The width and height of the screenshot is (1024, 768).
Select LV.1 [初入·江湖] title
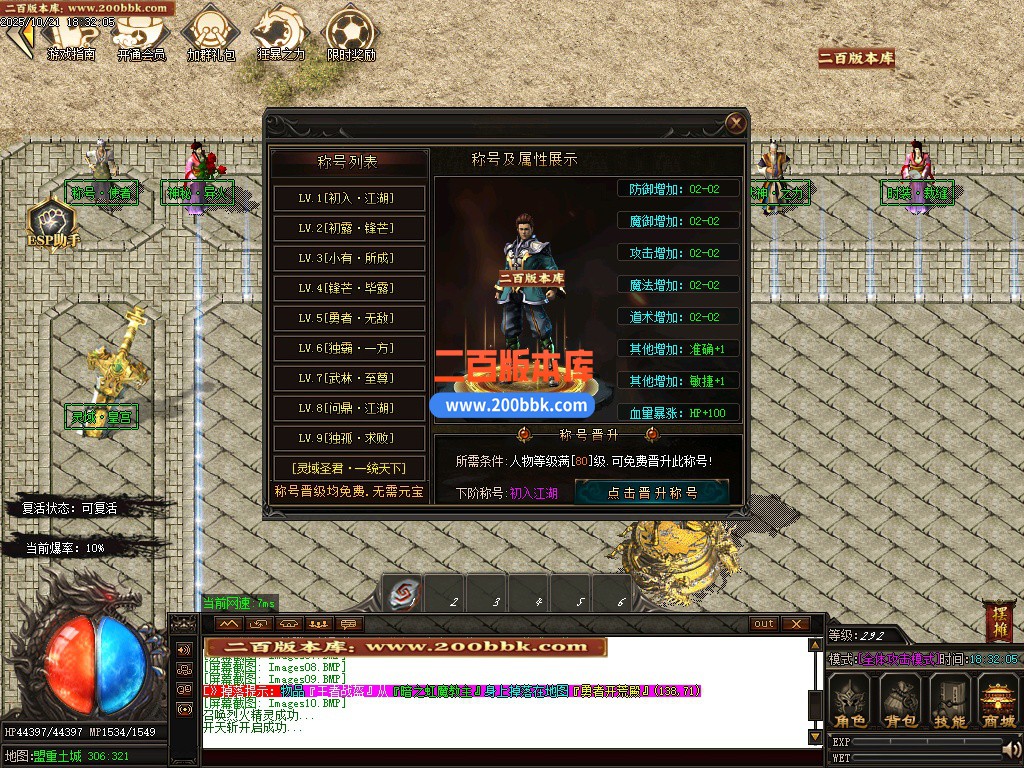[x=349, y=198]
